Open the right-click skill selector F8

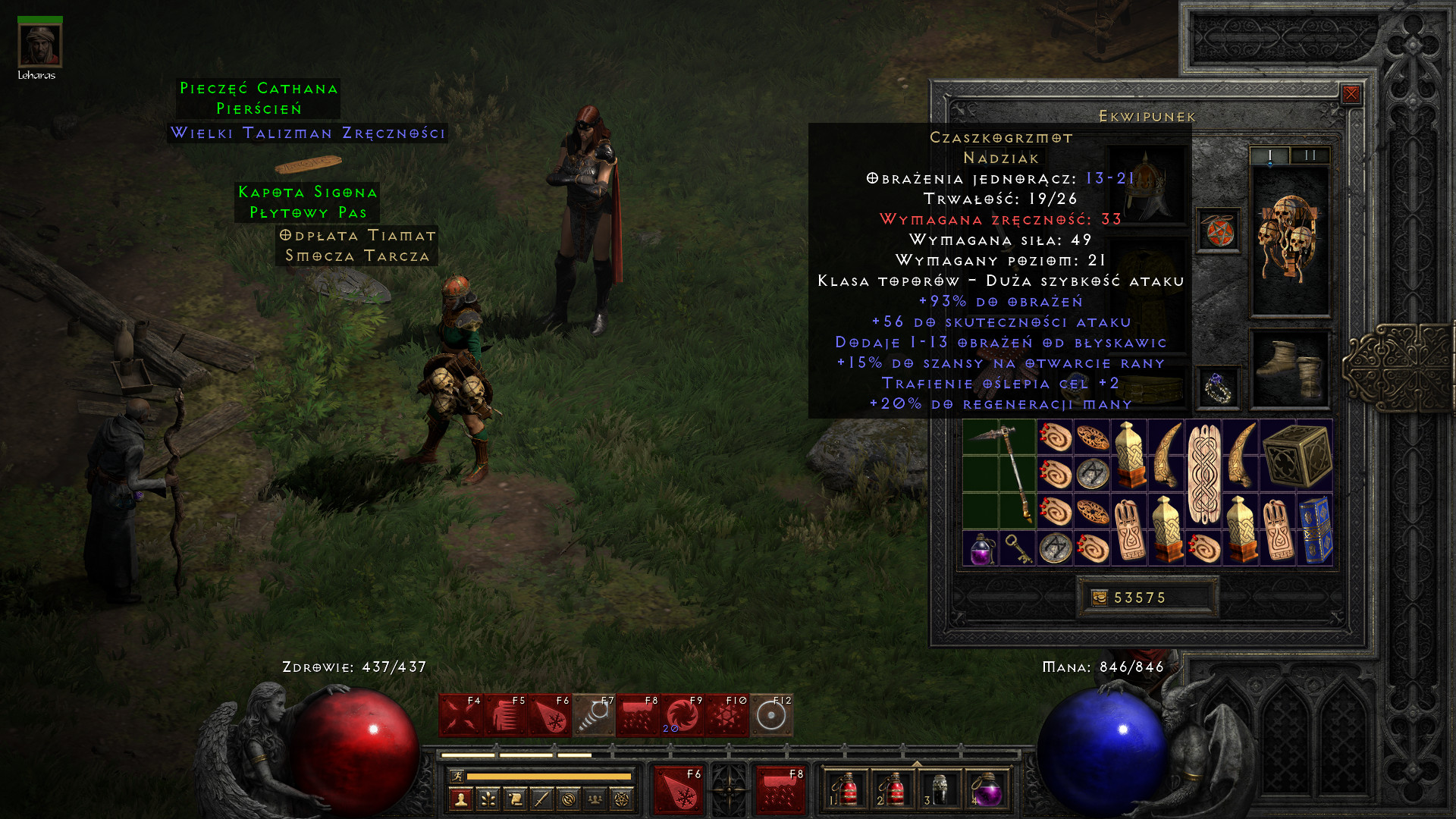[x=780, y=789]
